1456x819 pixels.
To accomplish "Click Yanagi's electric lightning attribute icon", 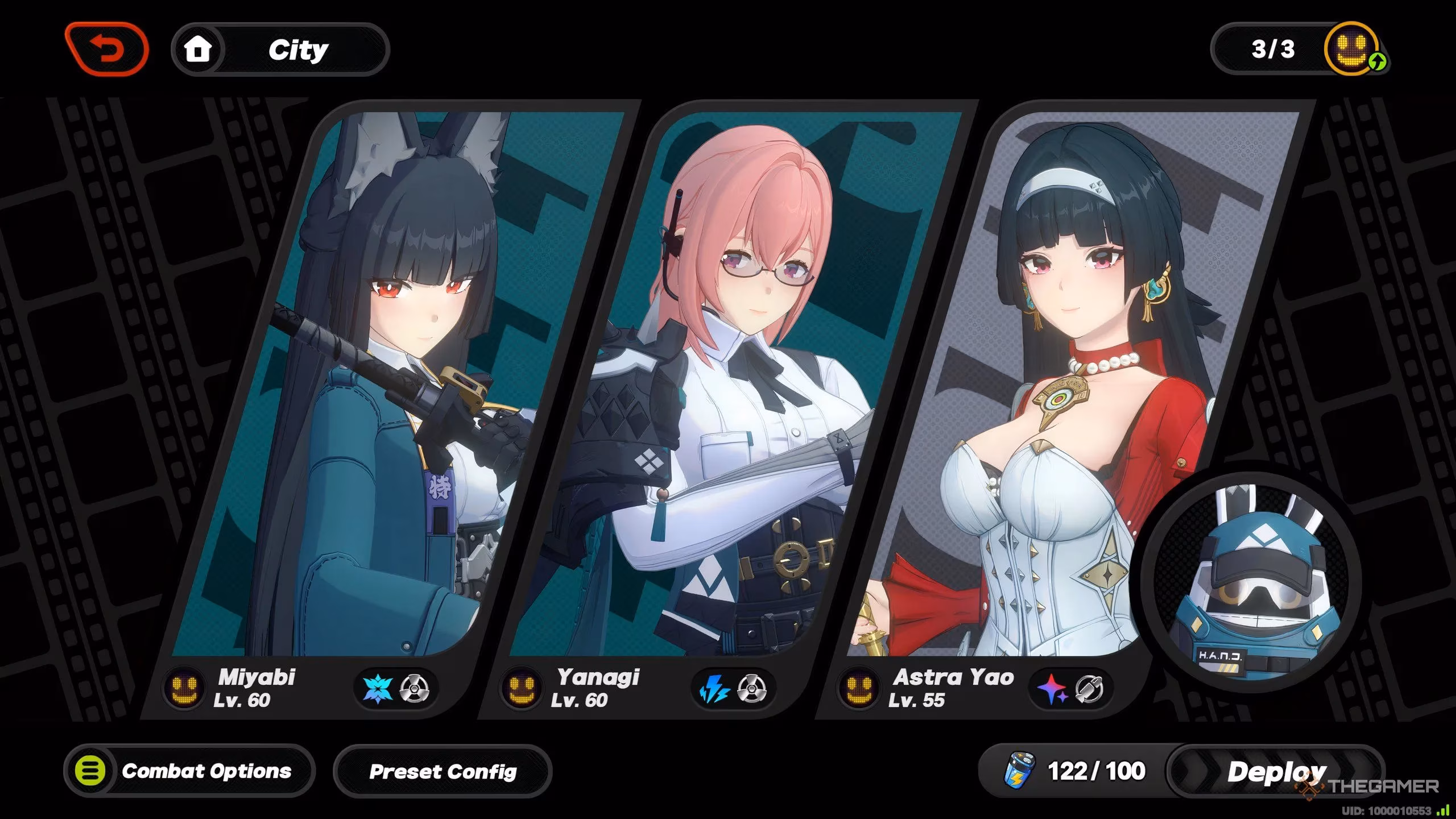I will pos(714,689).
